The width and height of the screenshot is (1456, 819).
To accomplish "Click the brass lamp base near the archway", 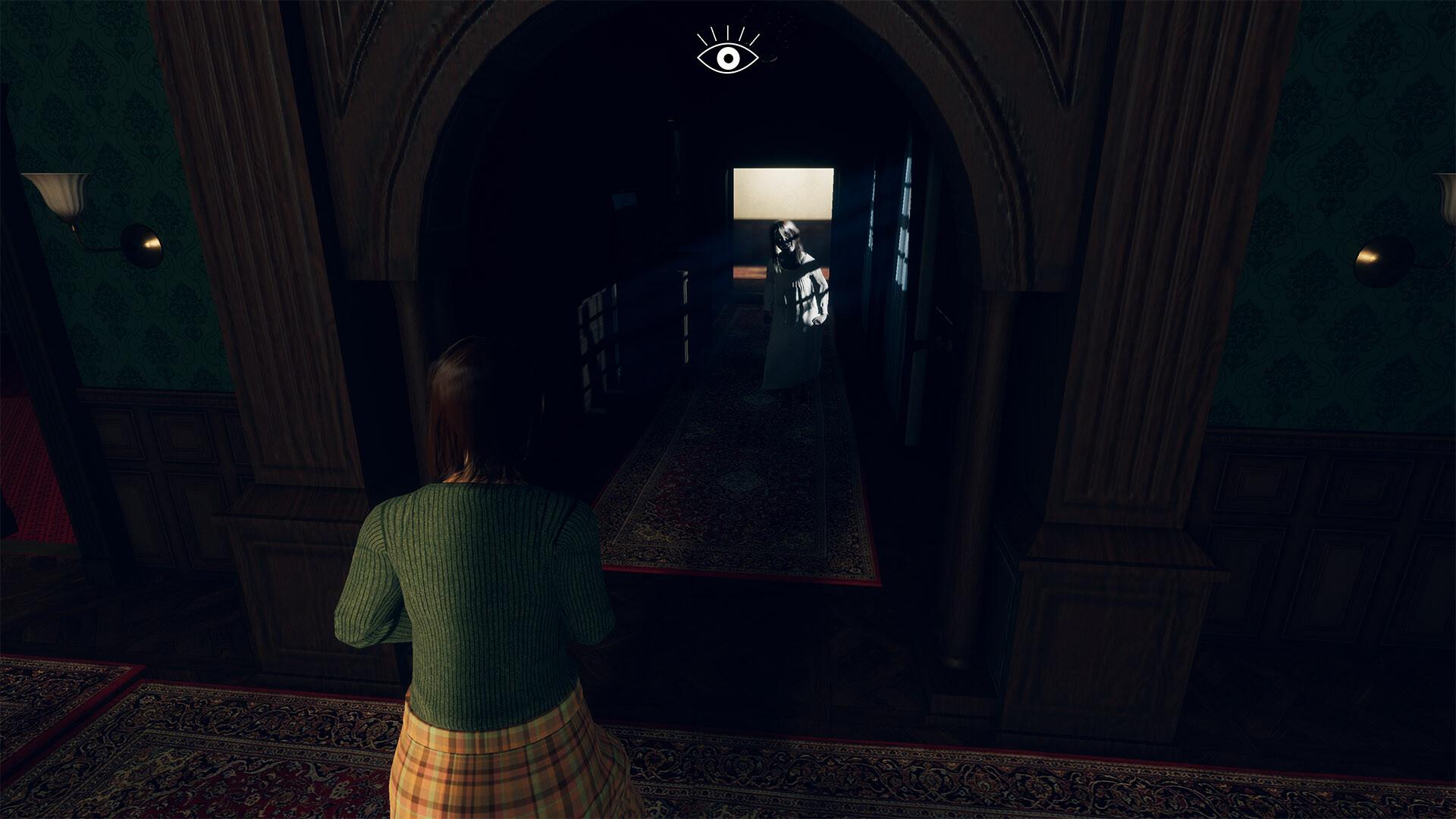I will coord(140,243).
